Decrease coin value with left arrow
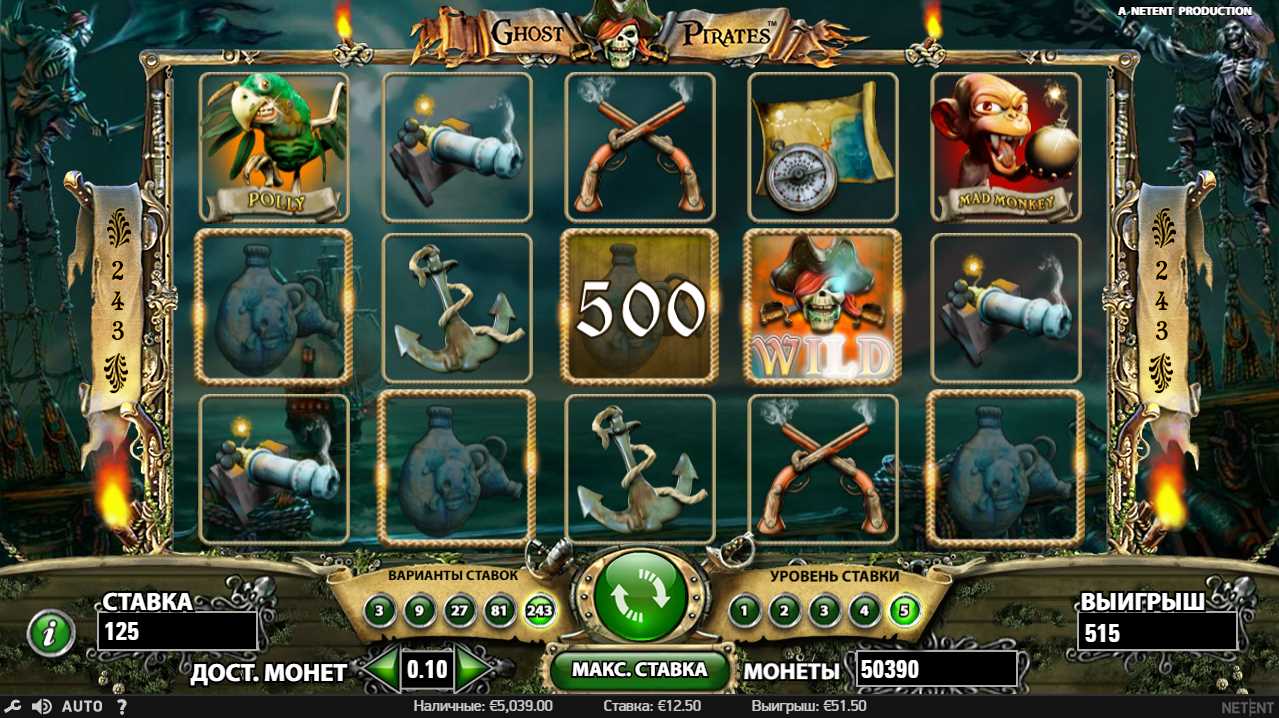This screenshot has width=1279, height=718. pos(381,670)
